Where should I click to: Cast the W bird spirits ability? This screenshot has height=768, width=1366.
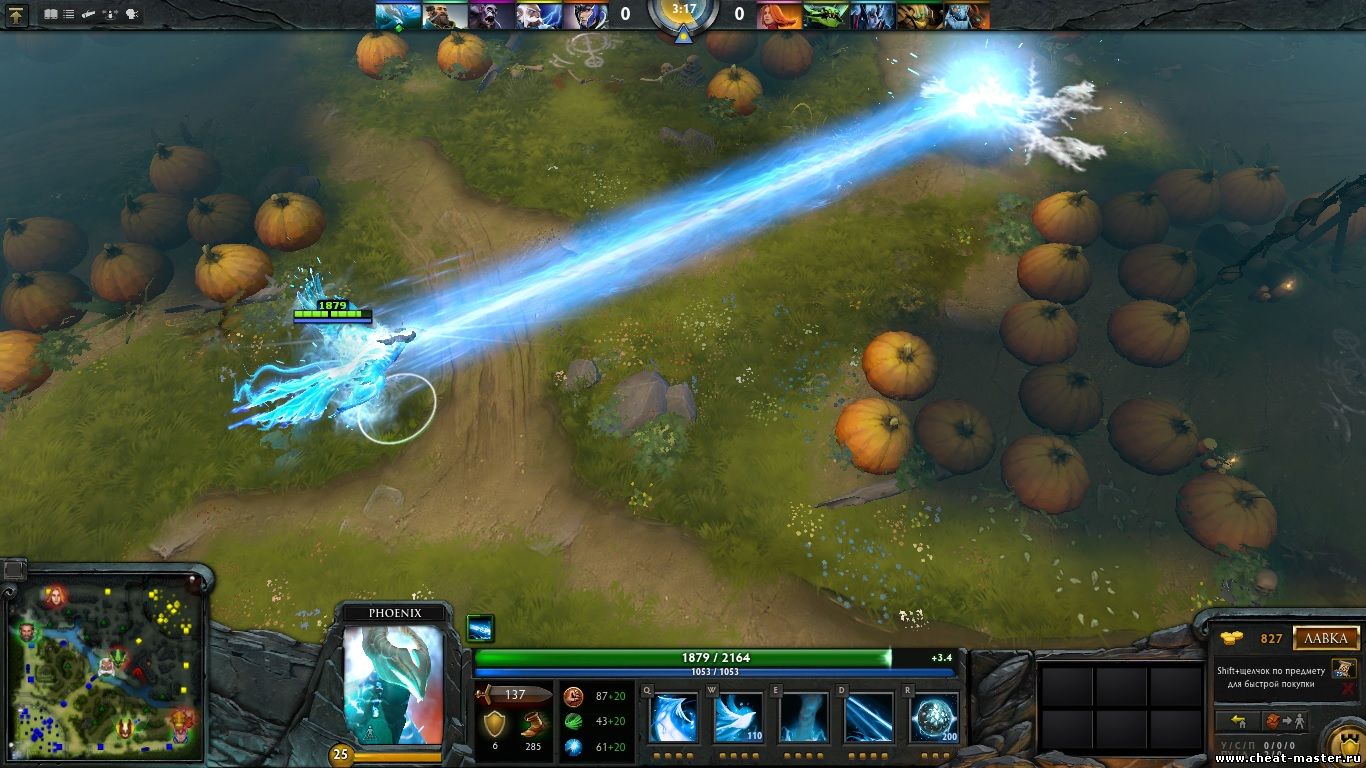click(x=738, y=718)
